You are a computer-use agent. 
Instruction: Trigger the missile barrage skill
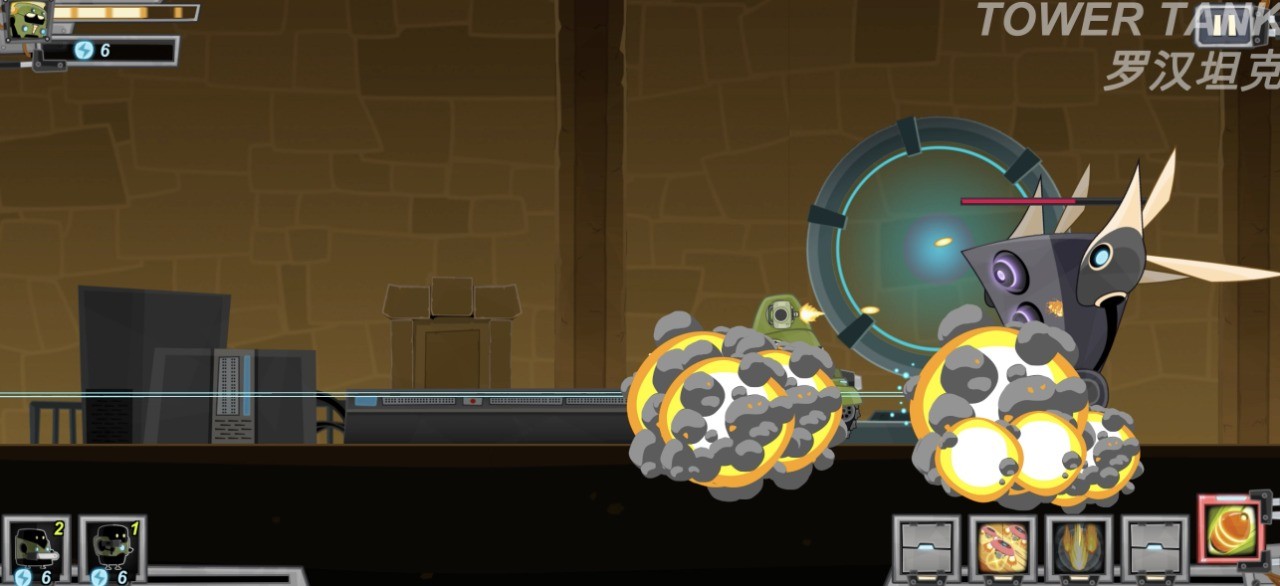coord(1078,548)
